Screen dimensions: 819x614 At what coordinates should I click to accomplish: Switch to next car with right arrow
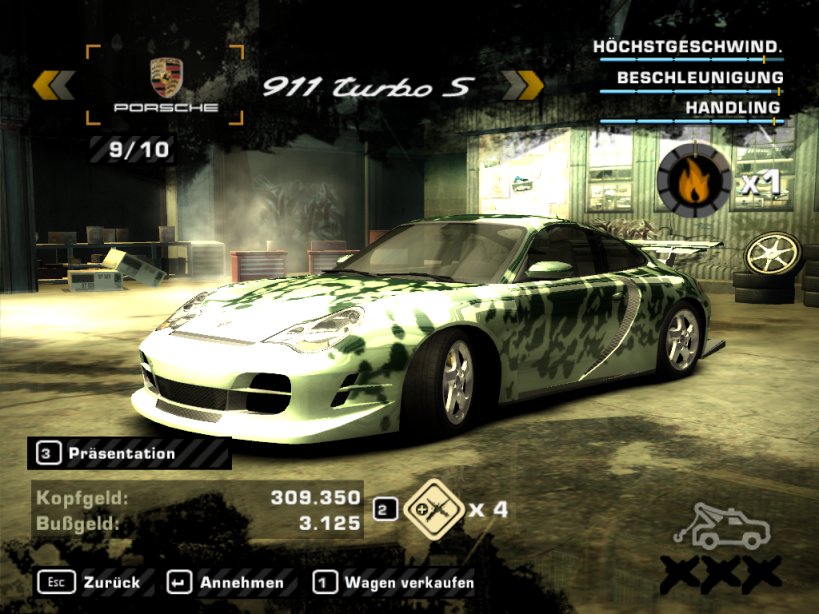coord(521,86)
